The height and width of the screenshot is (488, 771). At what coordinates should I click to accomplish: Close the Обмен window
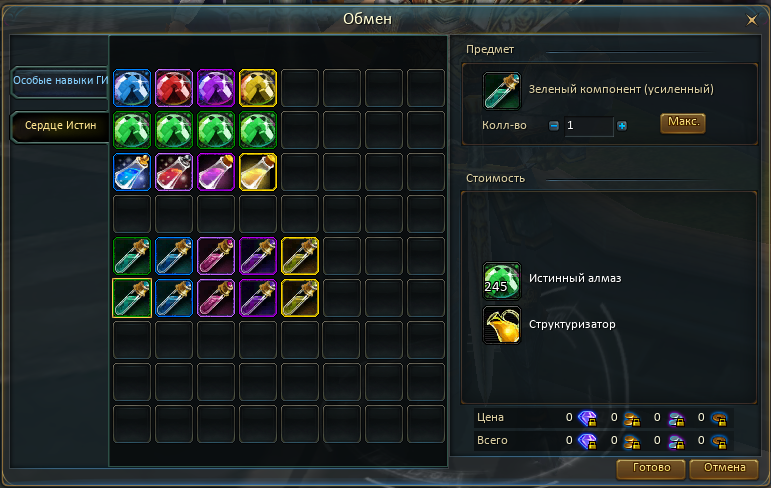tap(751, 19)
